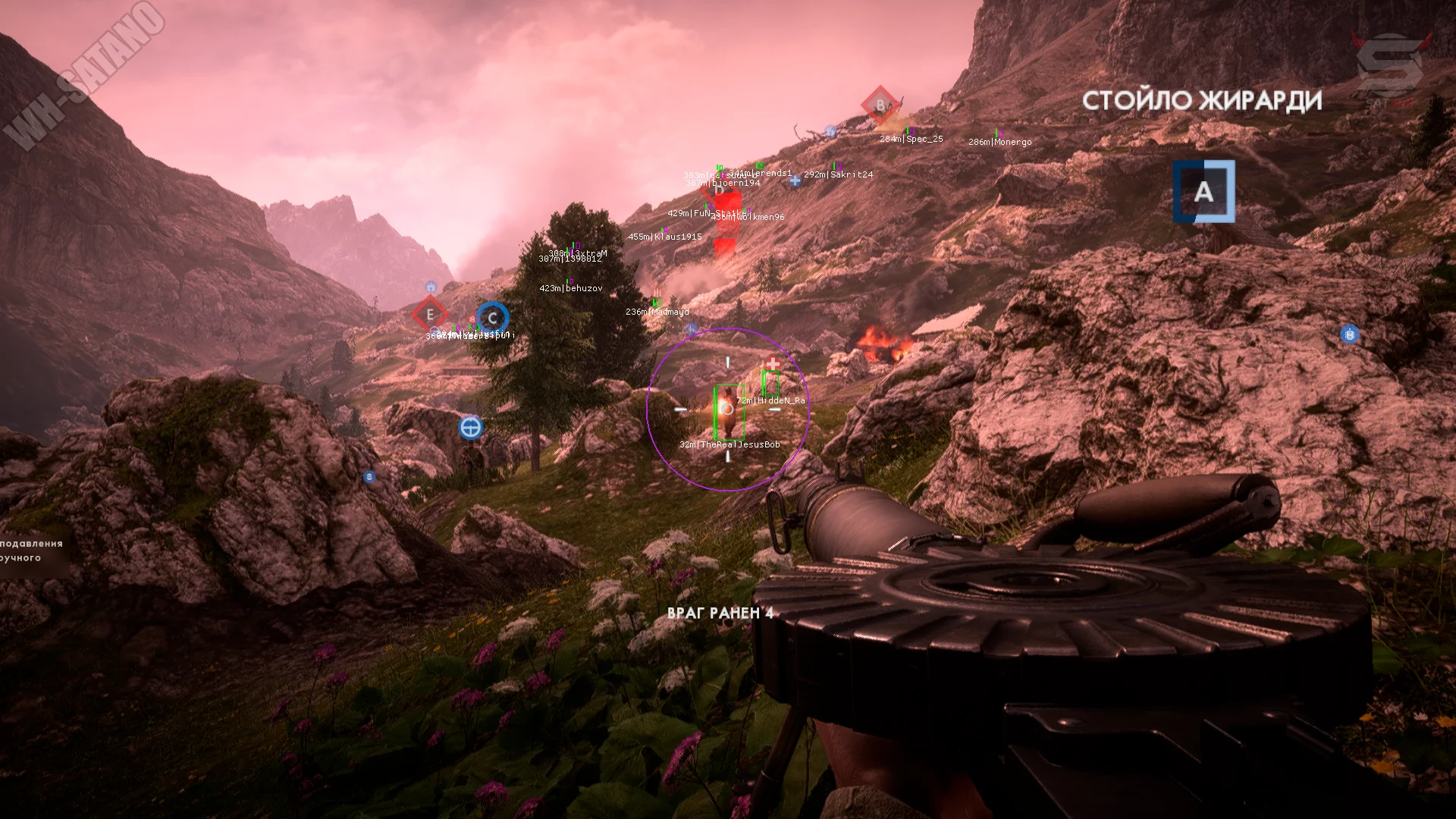Click the blue crosshair circle marker
Viewport: 1456px width, 819px height.
[471, 428]
